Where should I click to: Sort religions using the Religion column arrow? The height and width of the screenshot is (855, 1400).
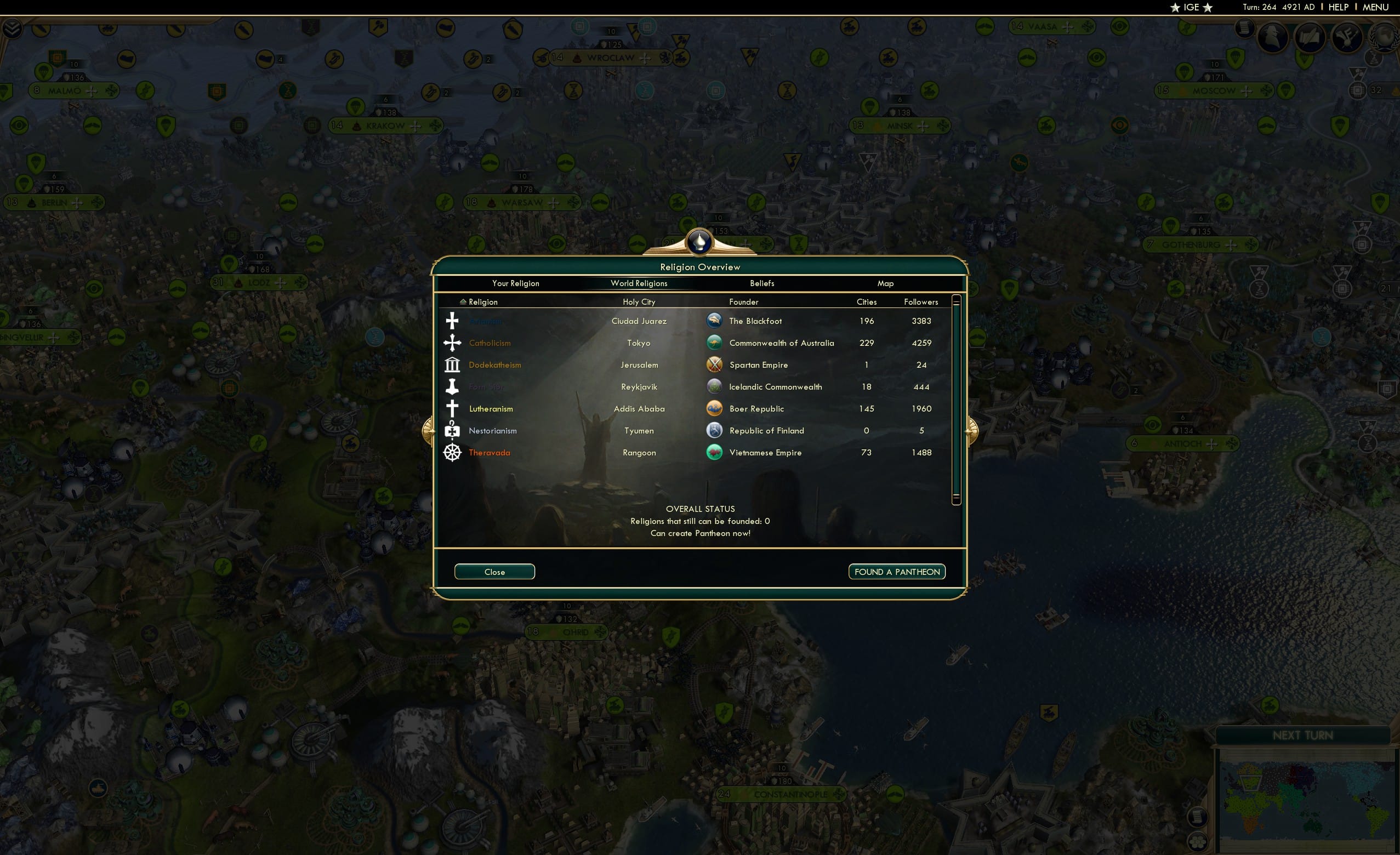click(x=463, y=301)
